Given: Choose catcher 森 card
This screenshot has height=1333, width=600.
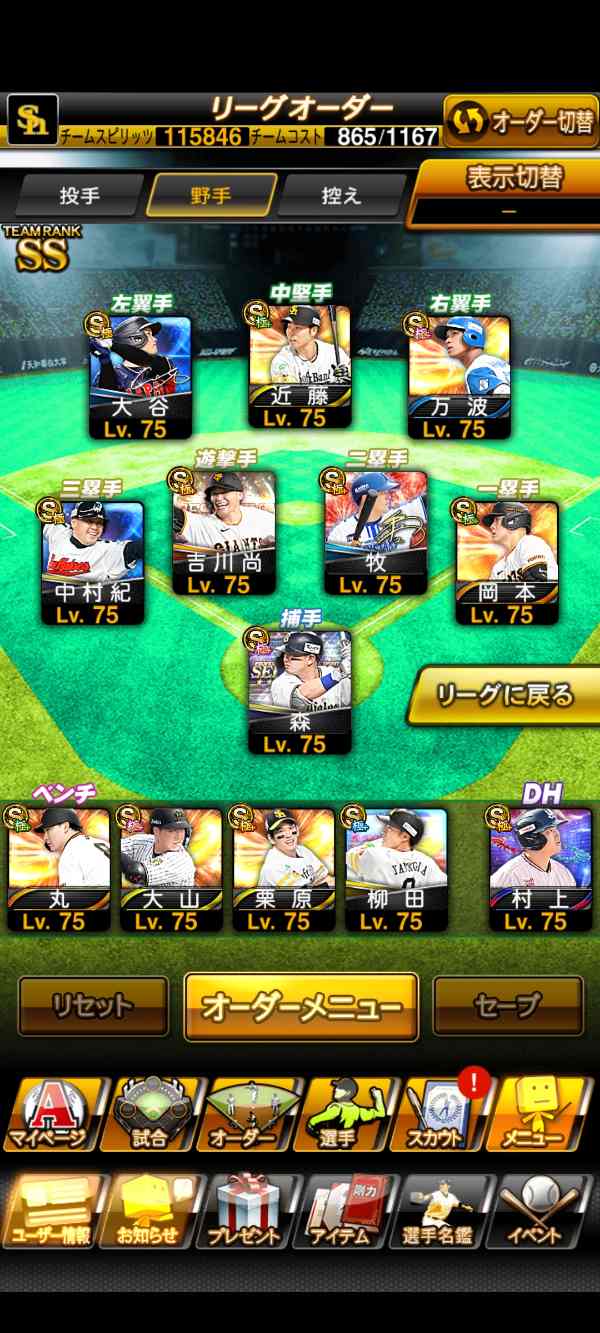Looking at the screenshot, I should (x=299, y=692).
